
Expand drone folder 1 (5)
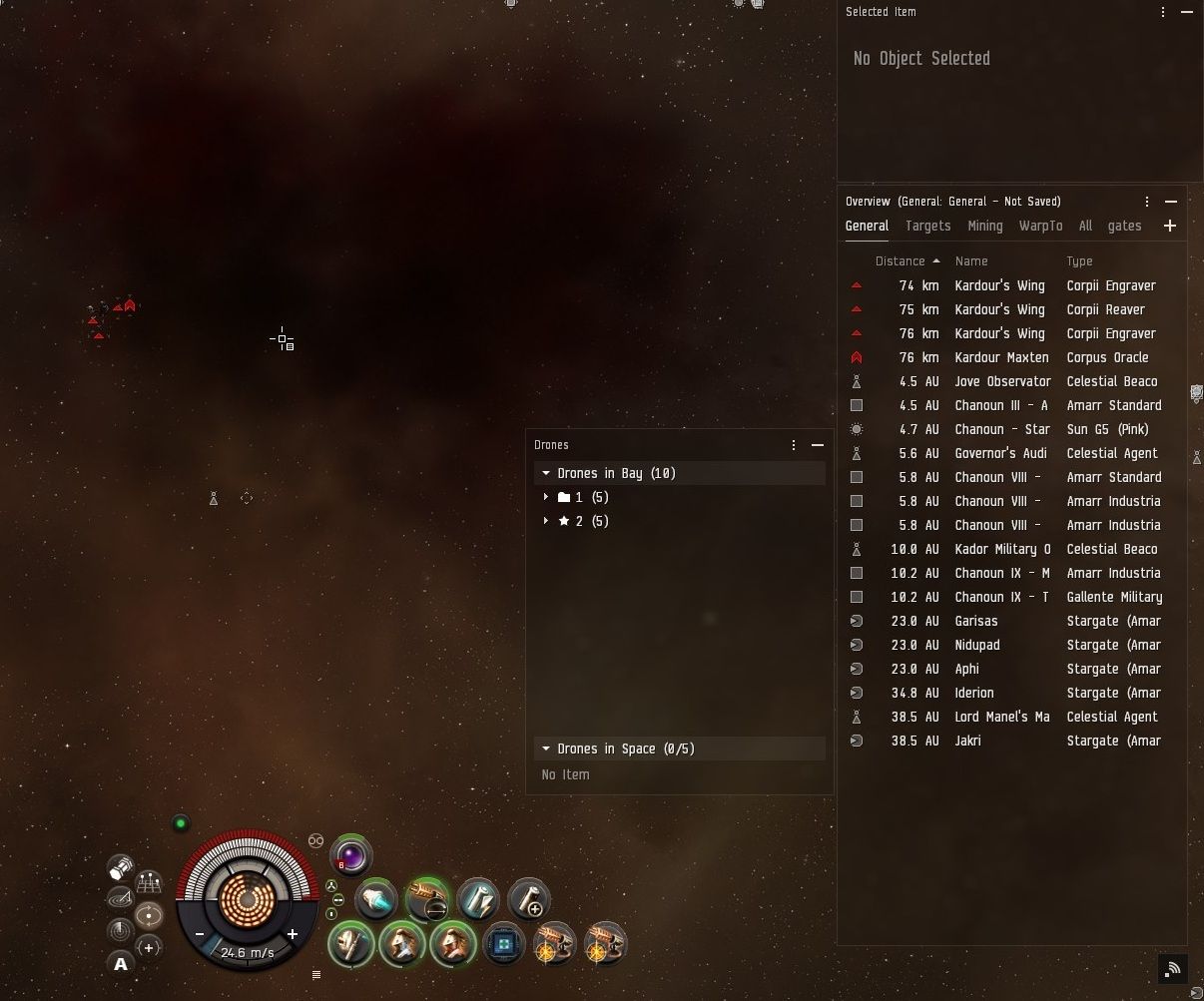pyautogui.click(x=546, y=497)
